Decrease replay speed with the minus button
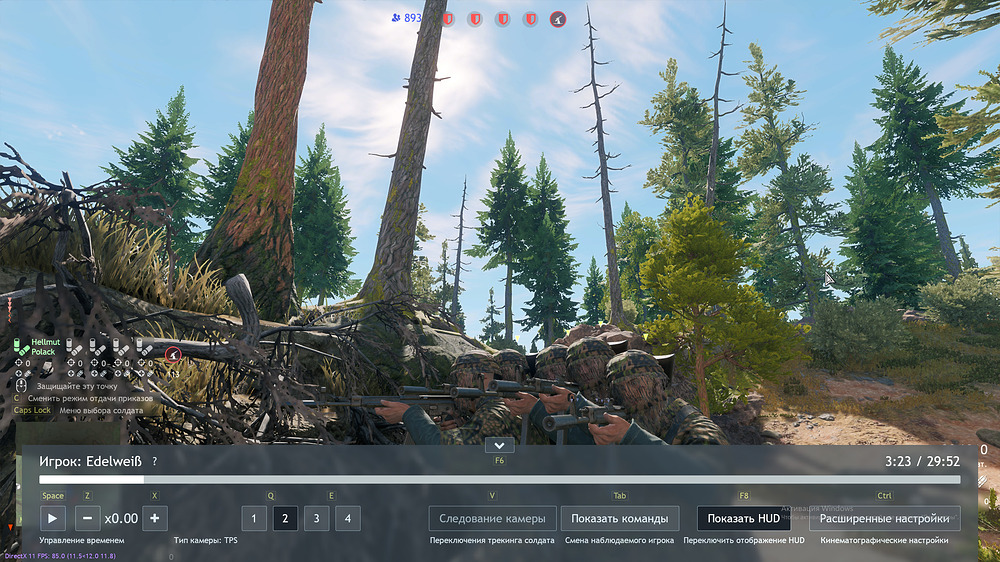The height and width of the screenshot is (562, 1000). pyautogui.click(x=87, y=518)
